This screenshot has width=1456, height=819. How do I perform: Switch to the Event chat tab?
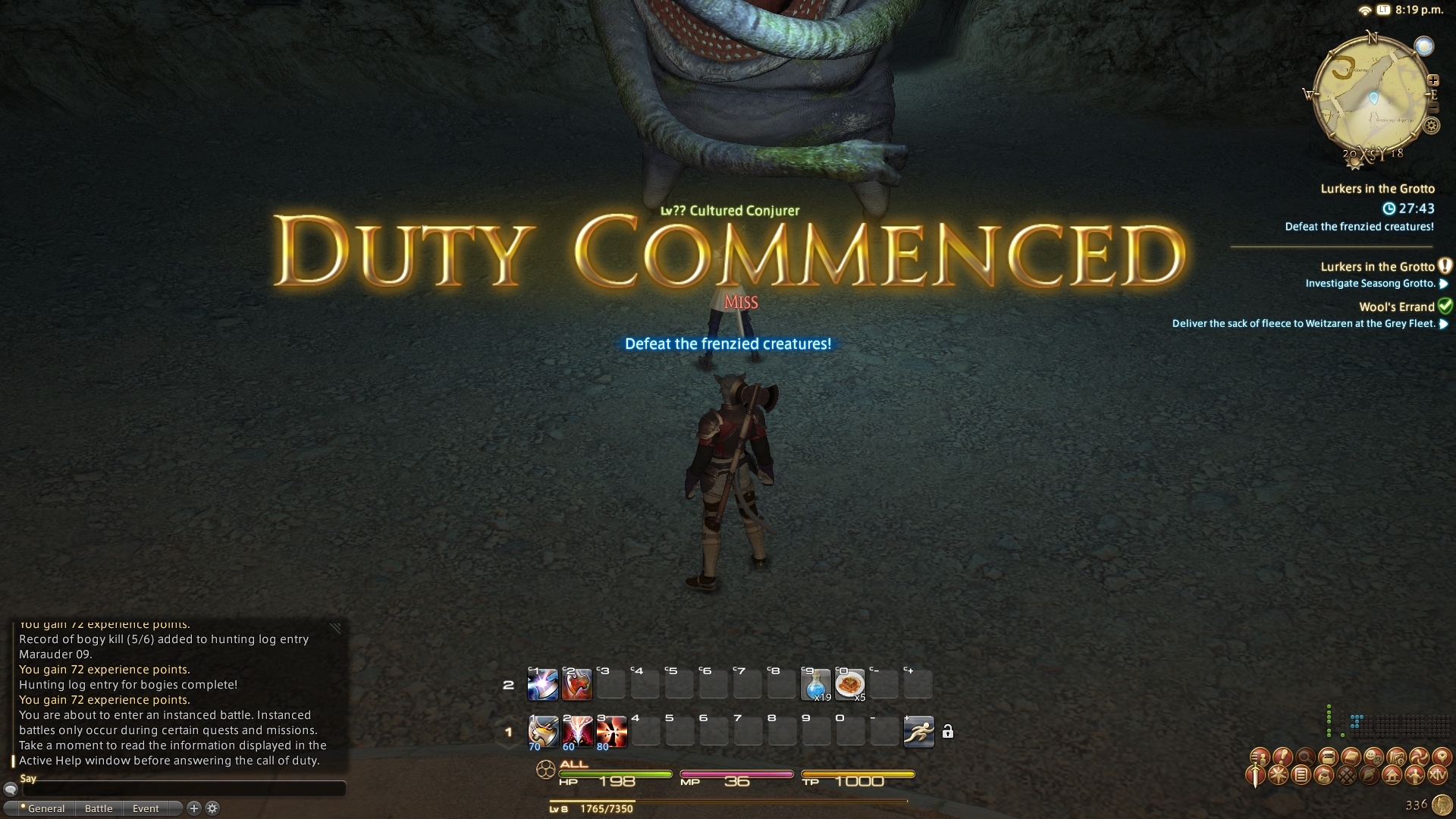coord(146,808)
